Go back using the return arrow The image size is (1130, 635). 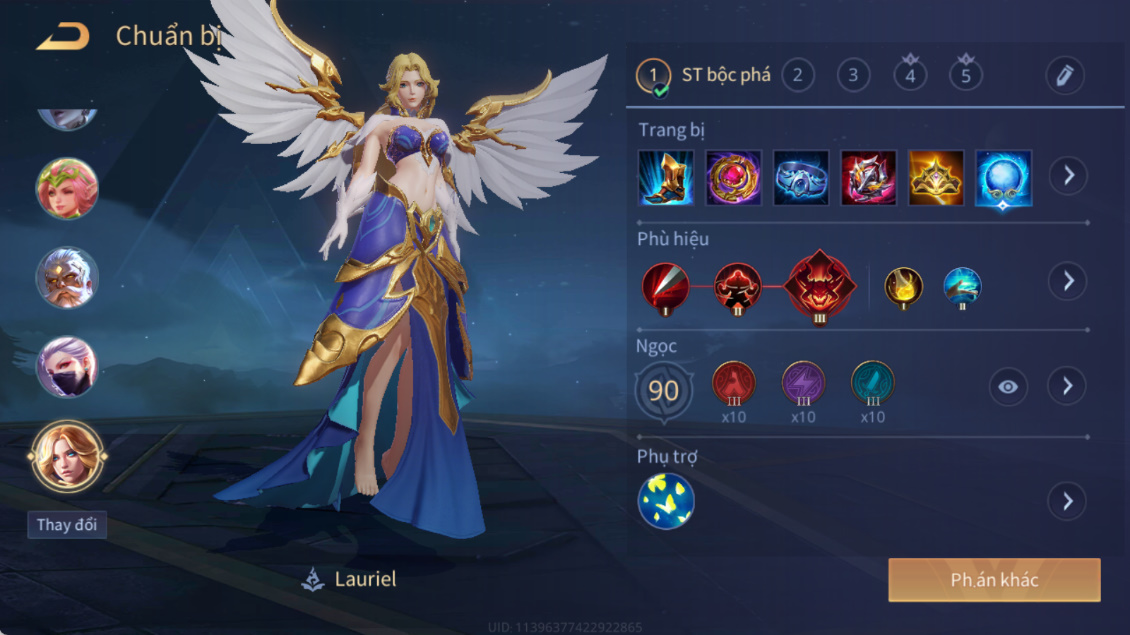click(x=63, y=38)
